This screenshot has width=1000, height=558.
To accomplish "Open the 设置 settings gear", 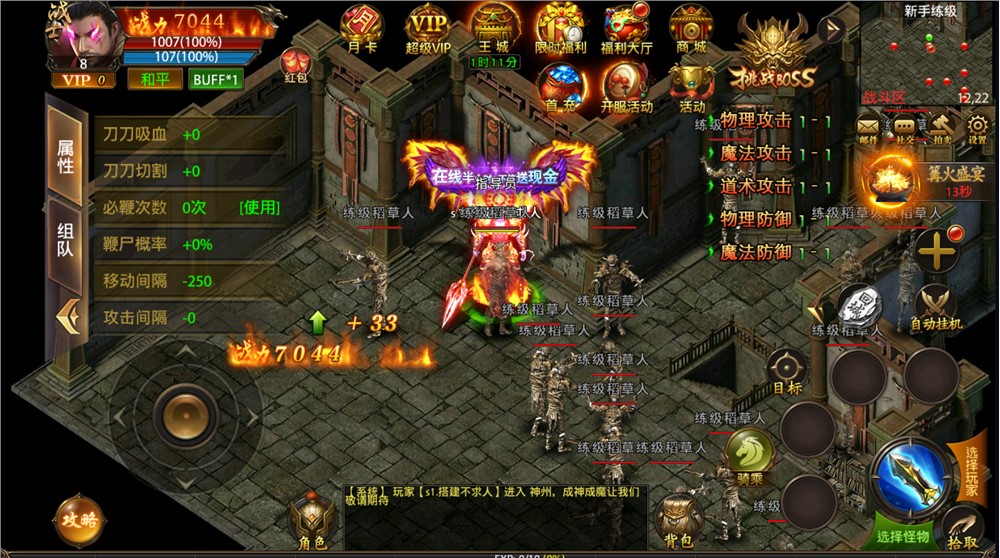I will click(x=976, y=128).
